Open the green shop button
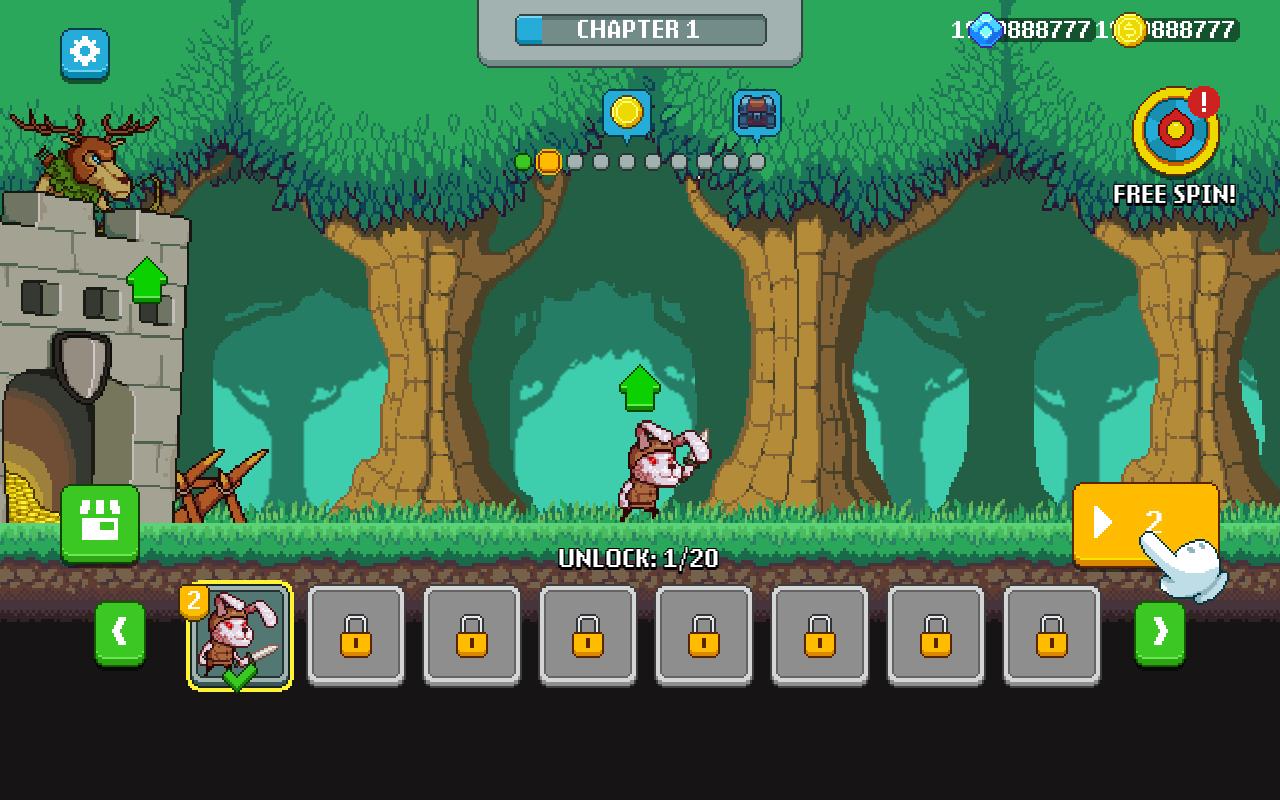Image resolution: width=1280 pixels, height=800 pixels. coord(100,525)
